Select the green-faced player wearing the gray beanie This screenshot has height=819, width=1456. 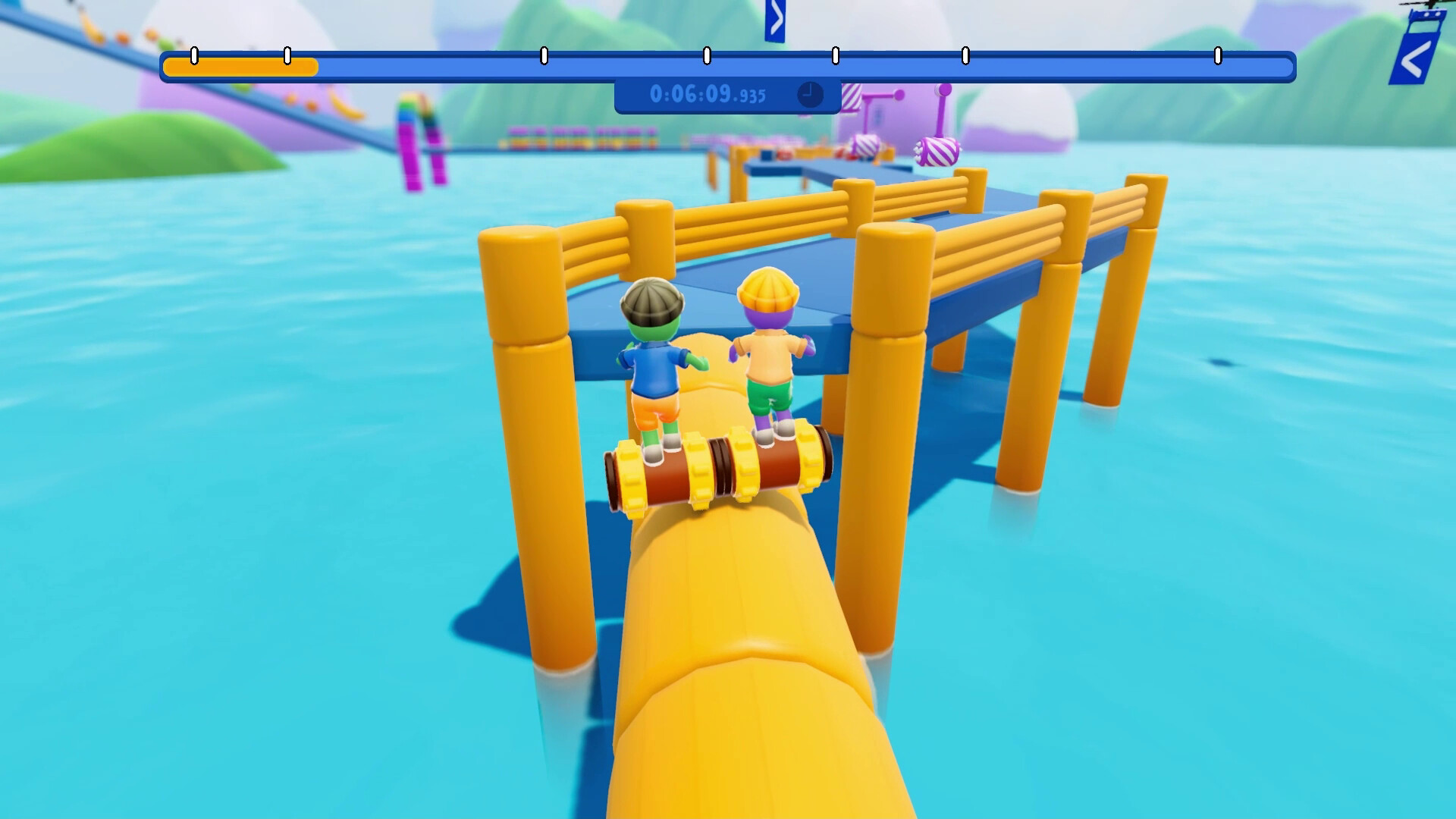(x=653, y=356)
